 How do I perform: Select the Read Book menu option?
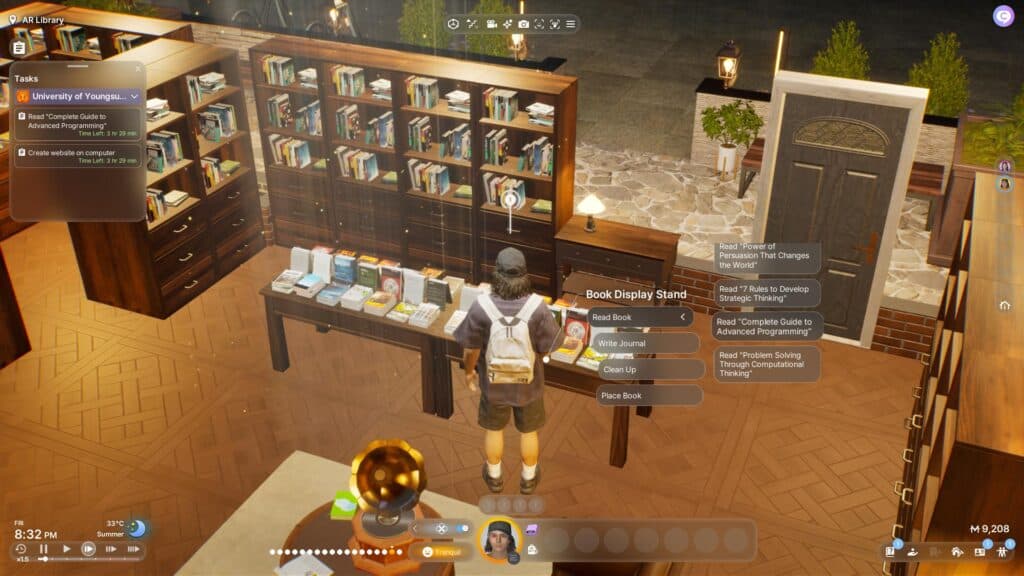click(x=640, y=317)
